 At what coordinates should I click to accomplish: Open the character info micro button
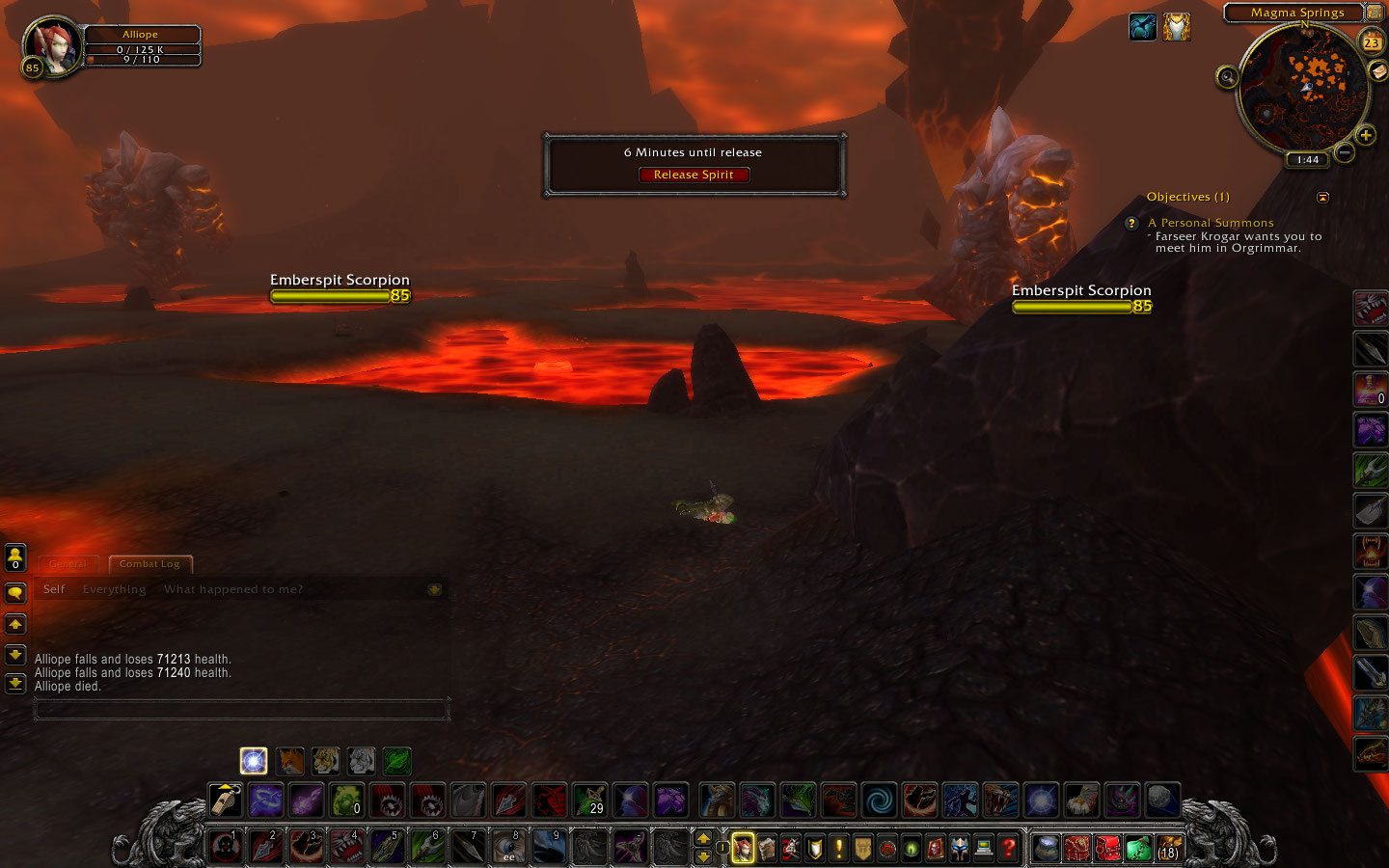pos(743,848)
